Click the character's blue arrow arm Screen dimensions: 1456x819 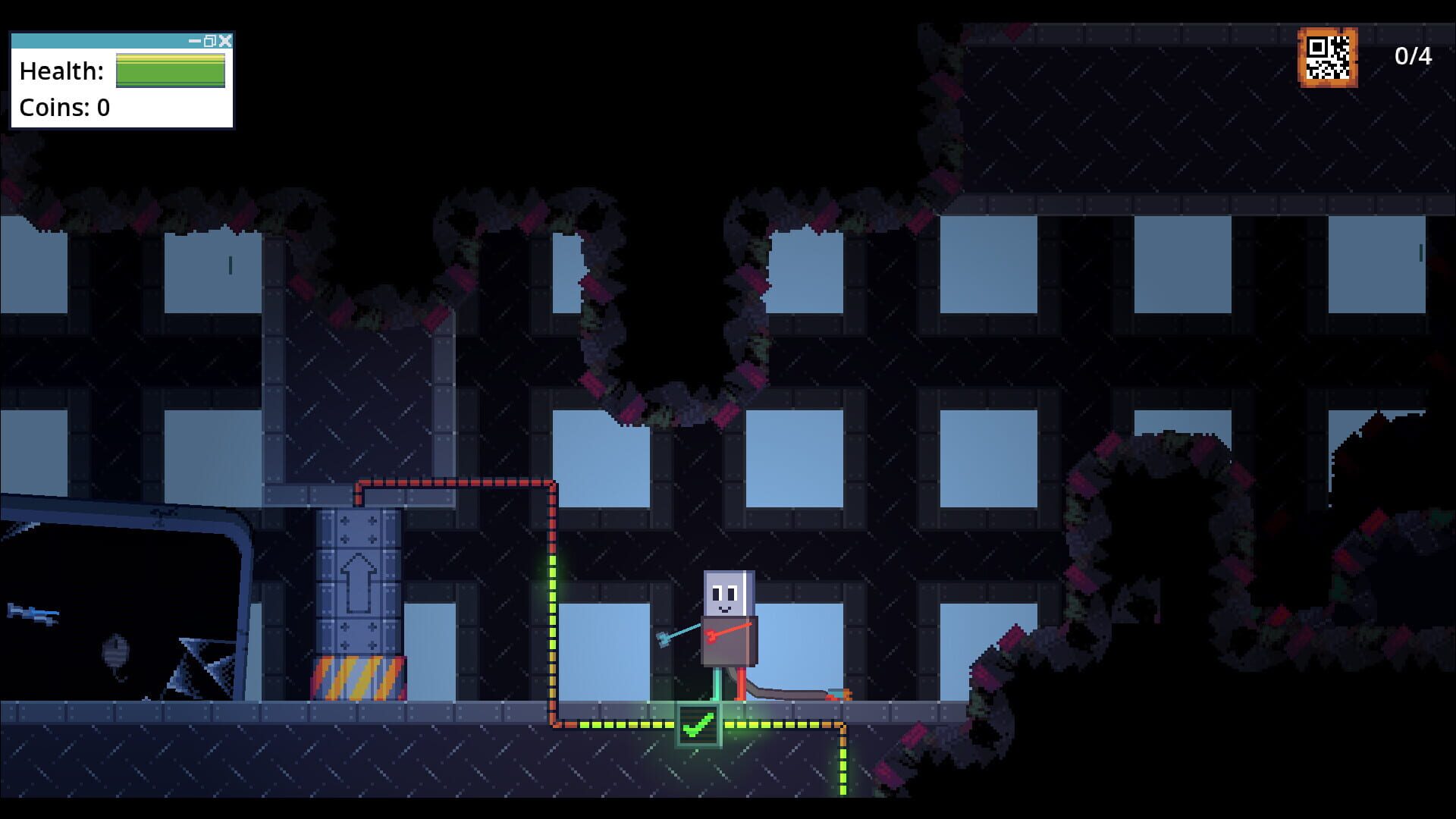coord(676,631)
